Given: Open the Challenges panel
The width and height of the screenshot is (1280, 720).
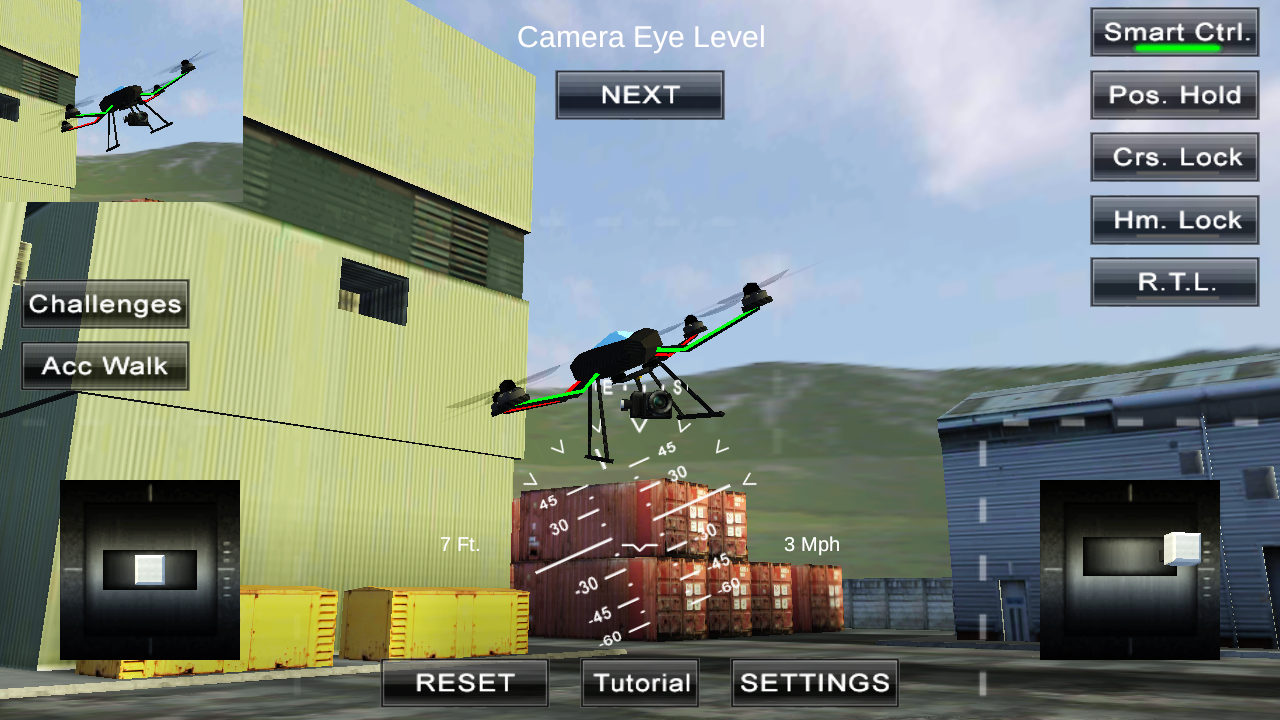Looking at the screenshot, I should pos(104,304).
